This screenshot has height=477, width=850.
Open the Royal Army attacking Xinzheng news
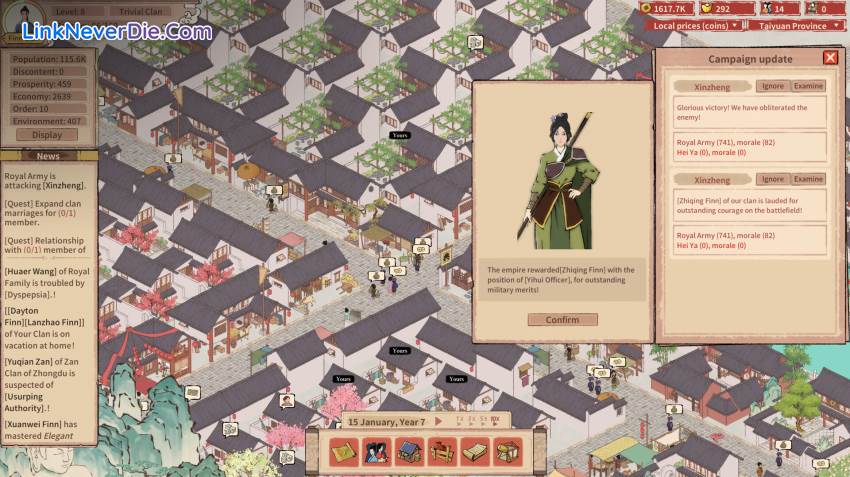pos(46,180)
